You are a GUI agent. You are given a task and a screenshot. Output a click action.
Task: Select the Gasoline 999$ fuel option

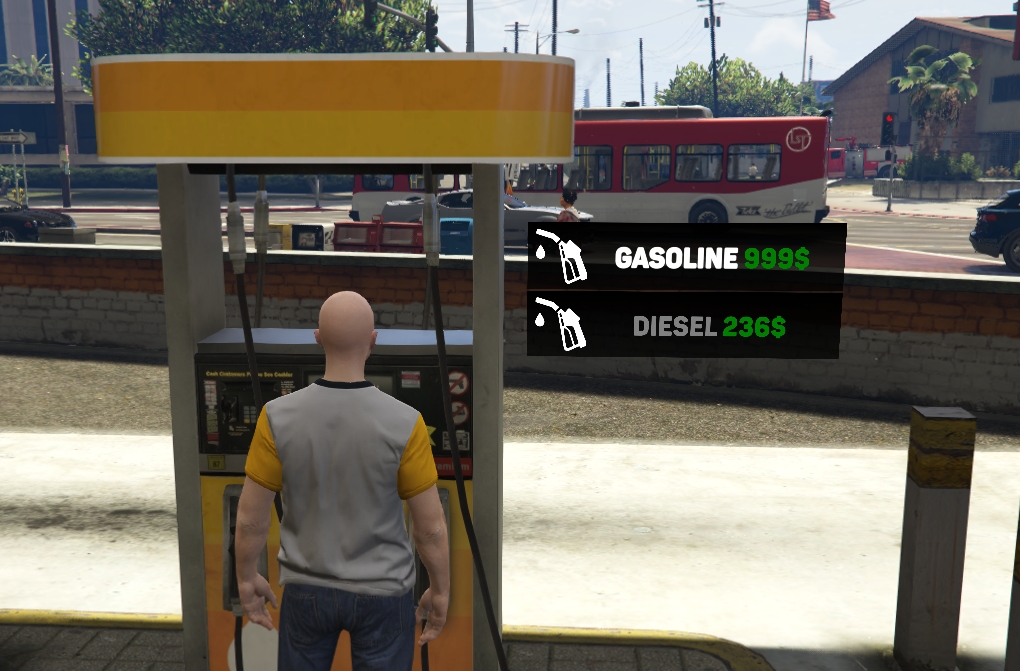tap(687, 257)
